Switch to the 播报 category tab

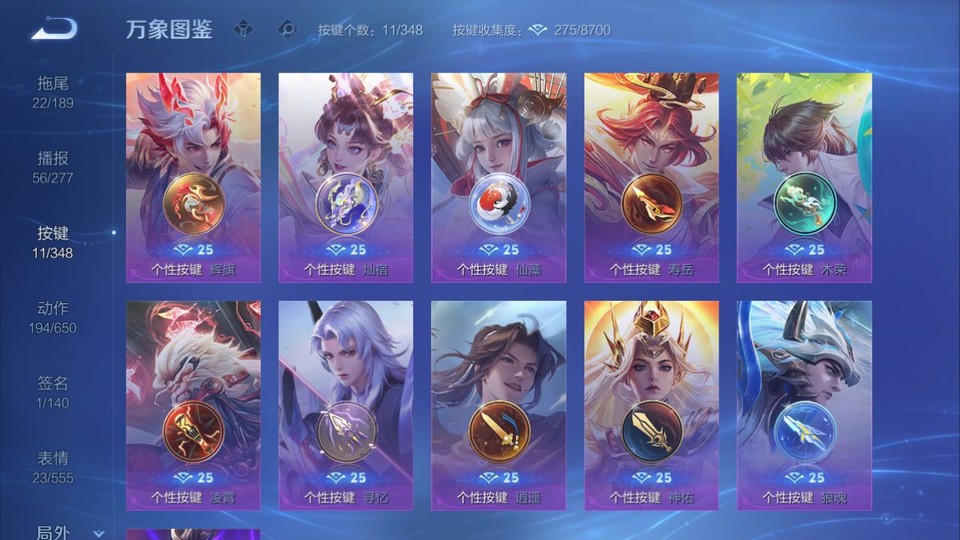click(x=54, y=167)
